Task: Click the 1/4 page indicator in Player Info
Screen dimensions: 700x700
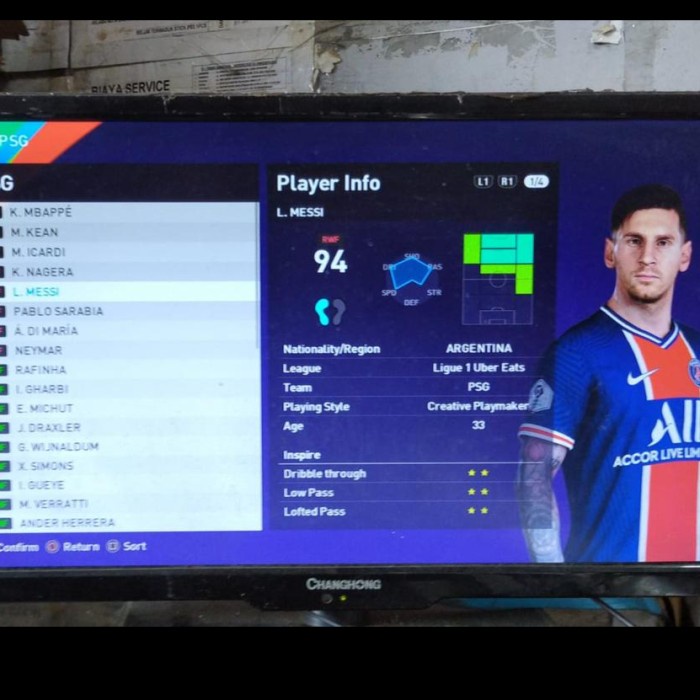Action: coord(536,182)
